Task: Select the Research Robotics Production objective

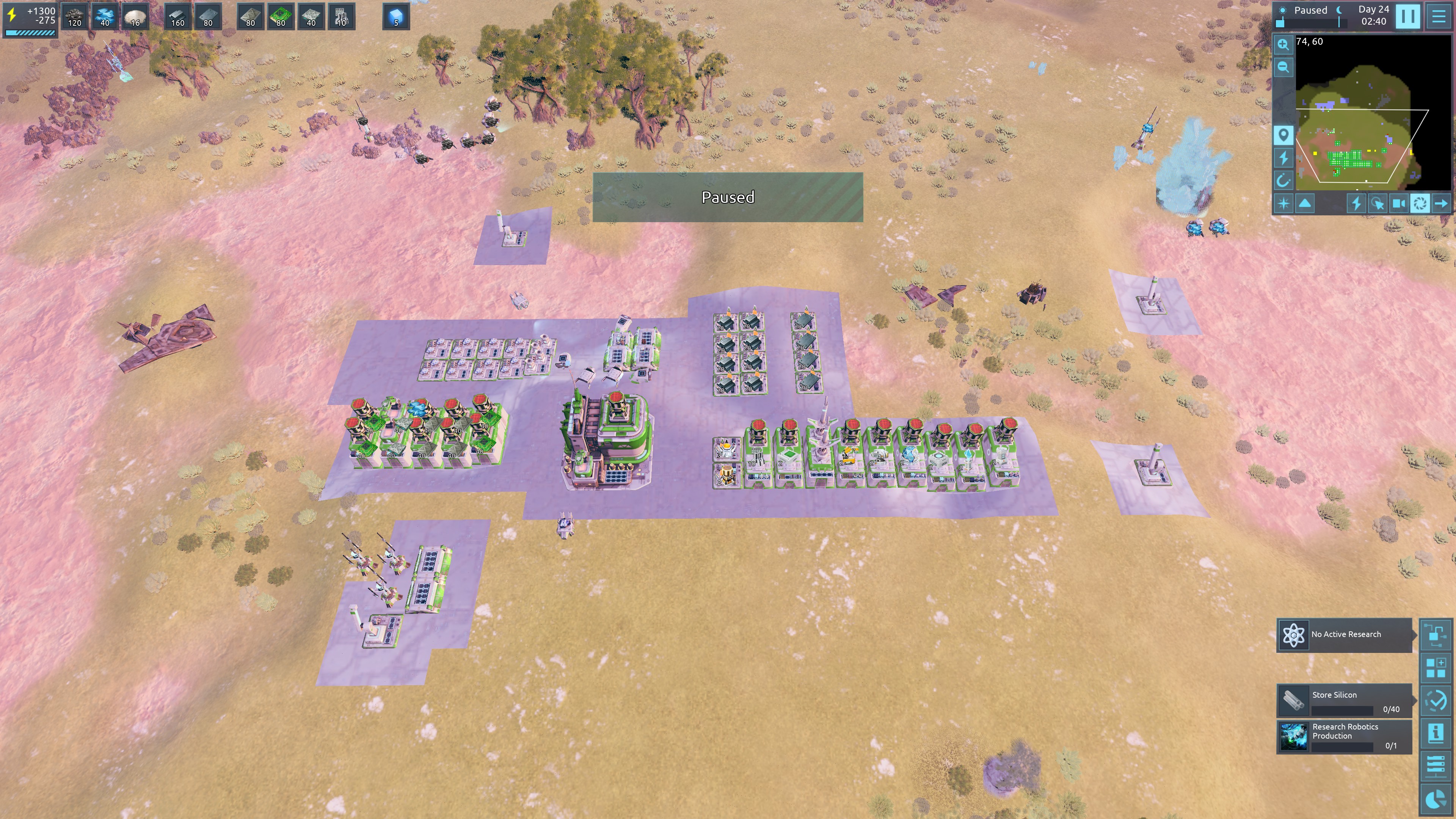Action: click(x=1345, y=736)
